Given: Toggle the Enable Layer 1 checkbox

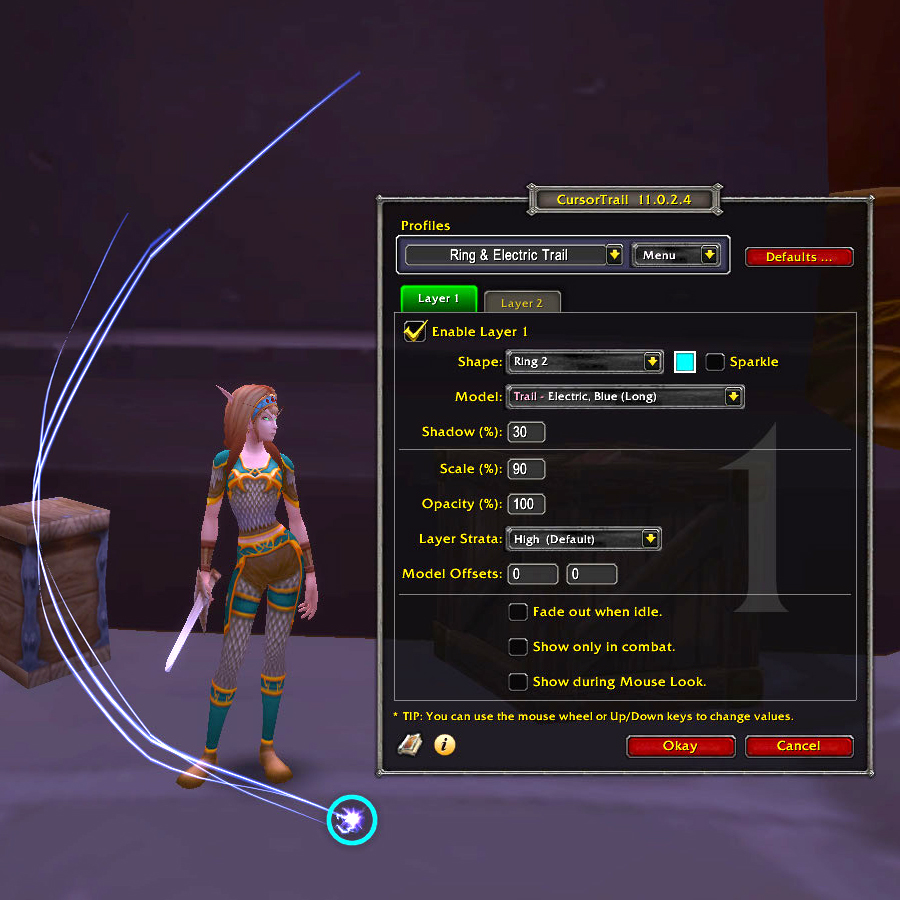Looking at the screenshot, I should 415,331.
